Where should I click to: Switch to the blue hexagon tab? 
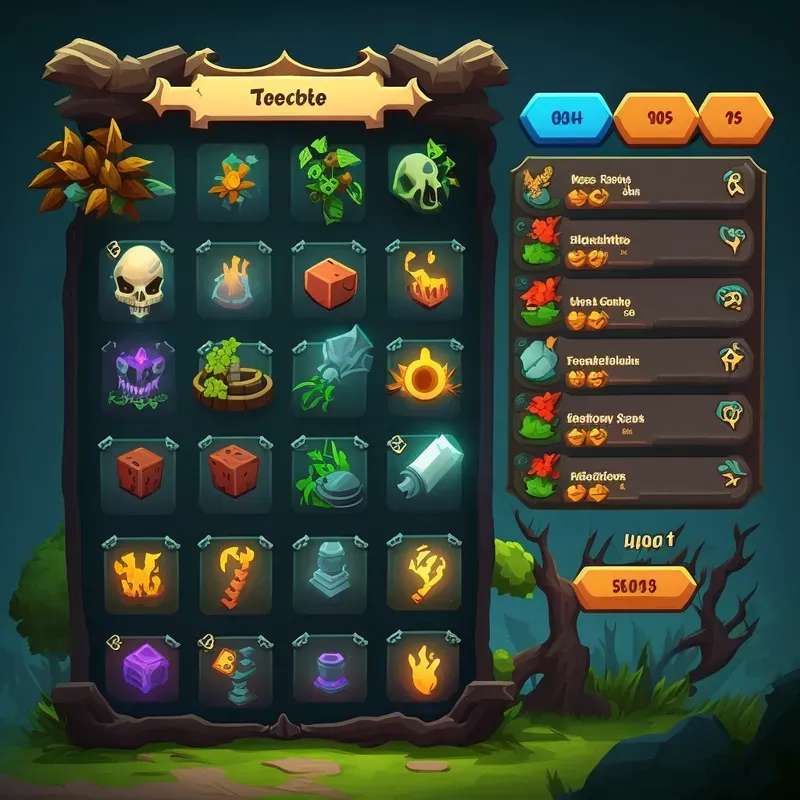(x=566, y=119)
